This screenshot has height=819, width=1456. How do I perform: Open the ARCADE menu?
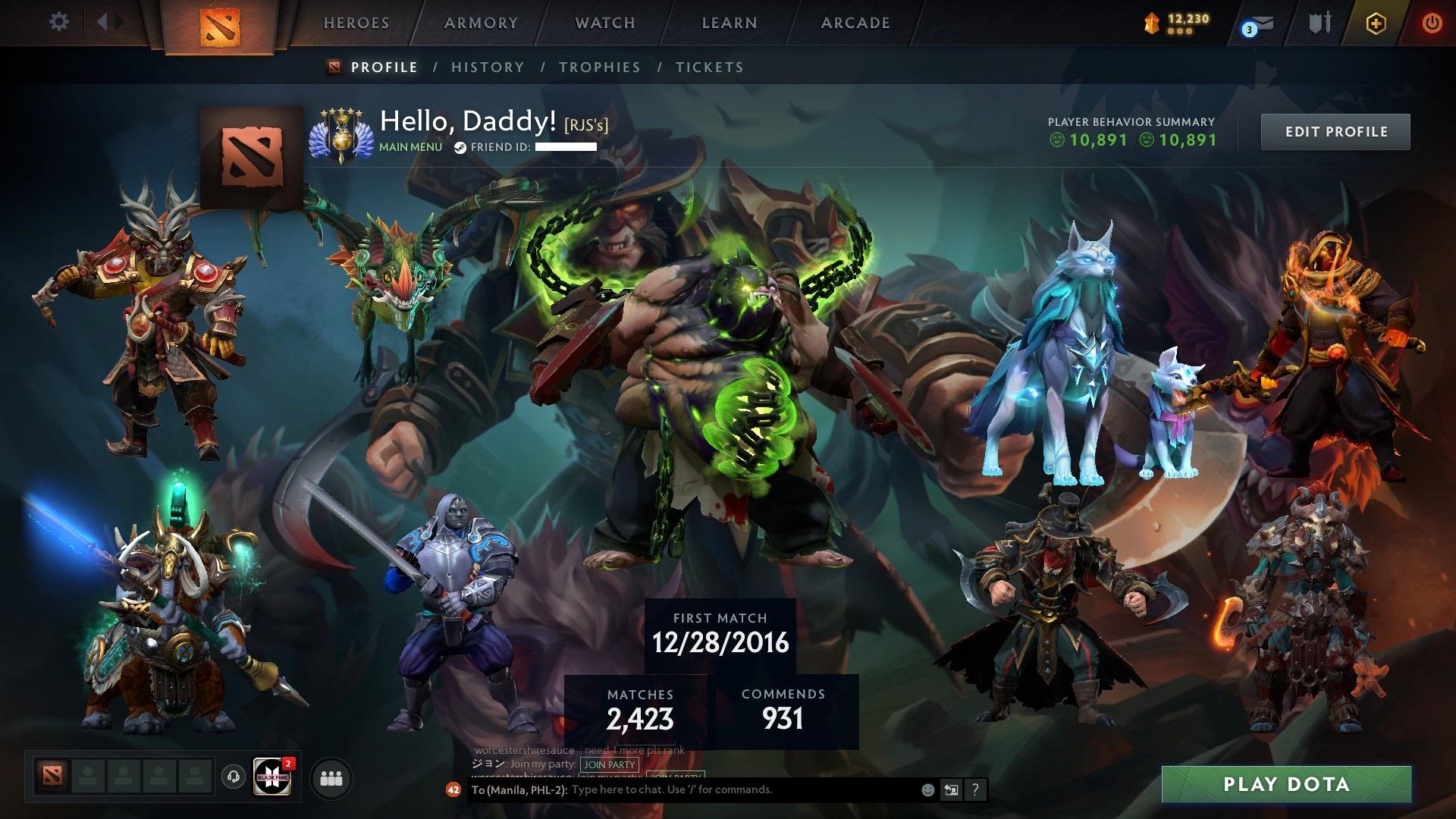[855, 22]
